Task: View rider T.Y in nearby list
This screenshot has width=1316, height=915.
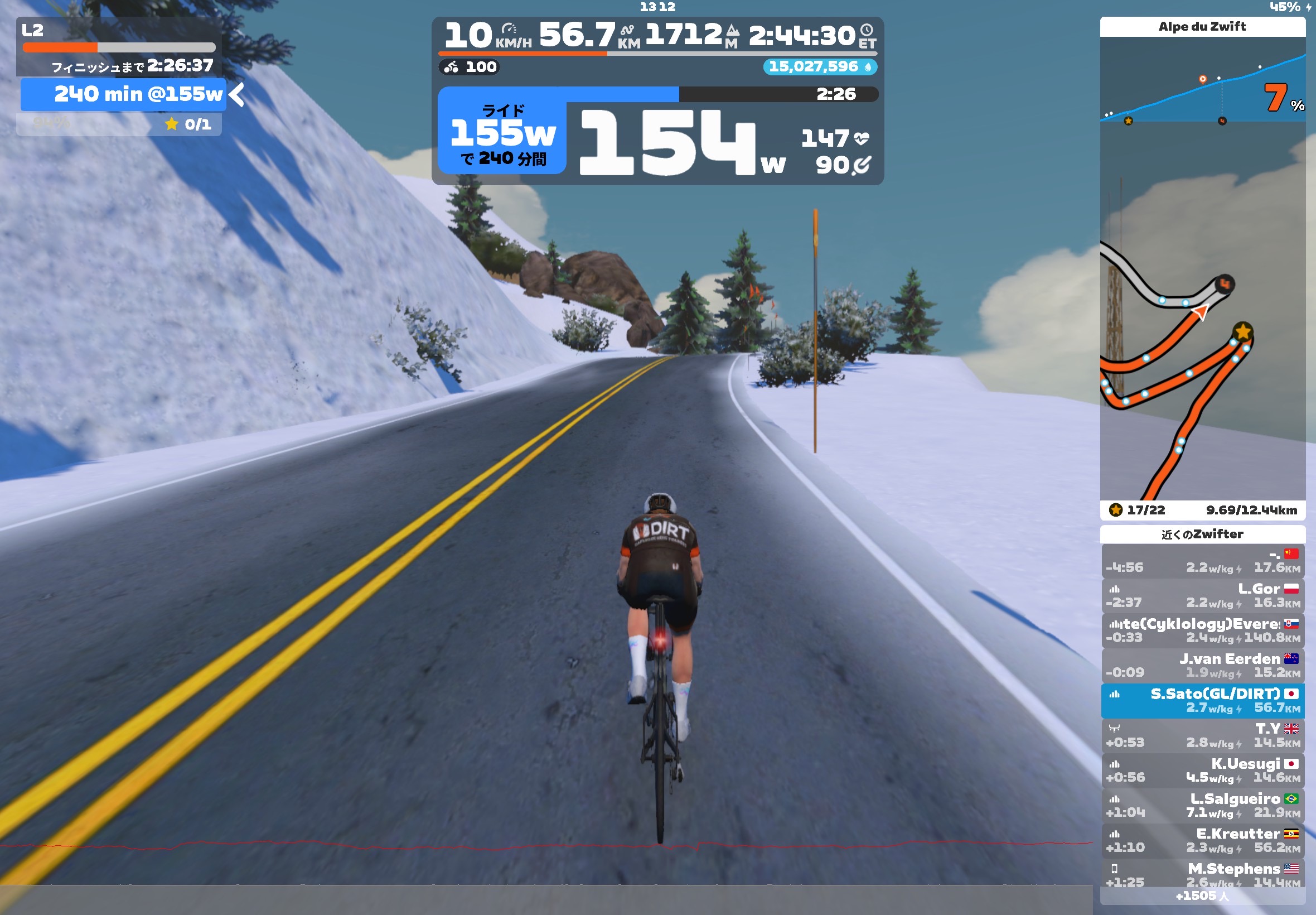Action: (x=1202, y=735)
